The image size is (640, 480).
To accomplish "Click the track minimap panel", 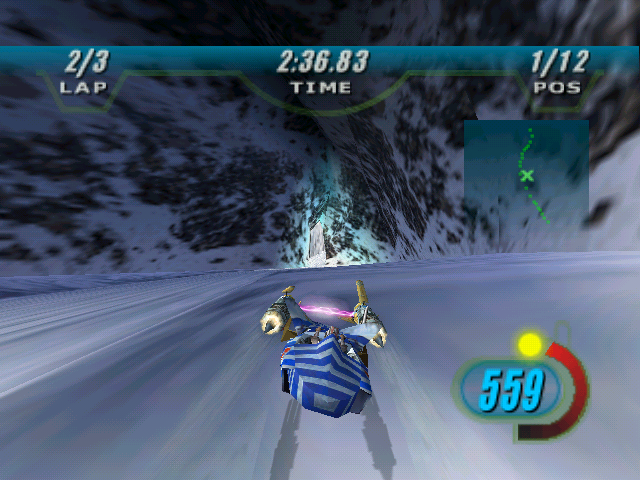I will tap(526, 174).
